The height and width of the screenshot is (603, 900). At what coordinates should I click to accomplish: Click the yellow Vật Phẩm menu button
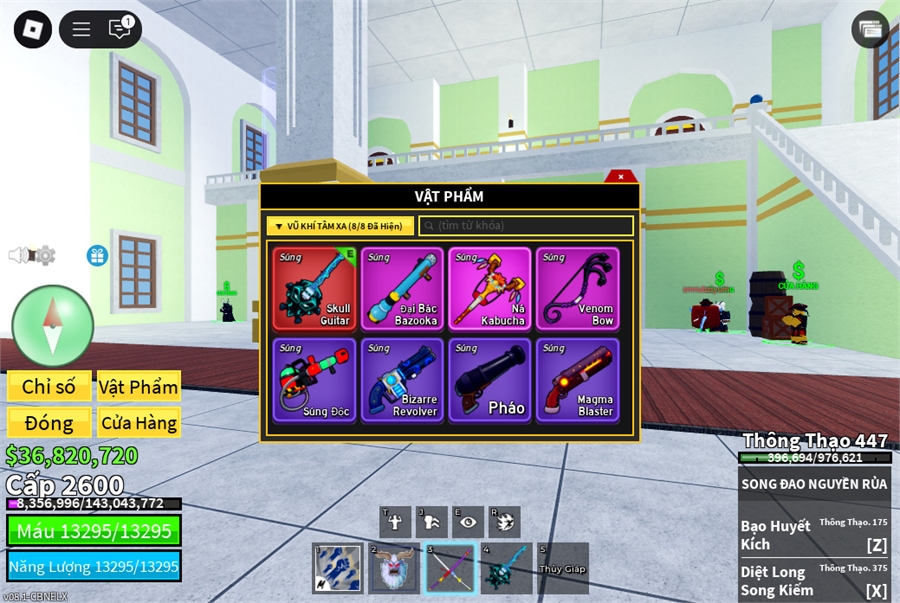point(139,387)
